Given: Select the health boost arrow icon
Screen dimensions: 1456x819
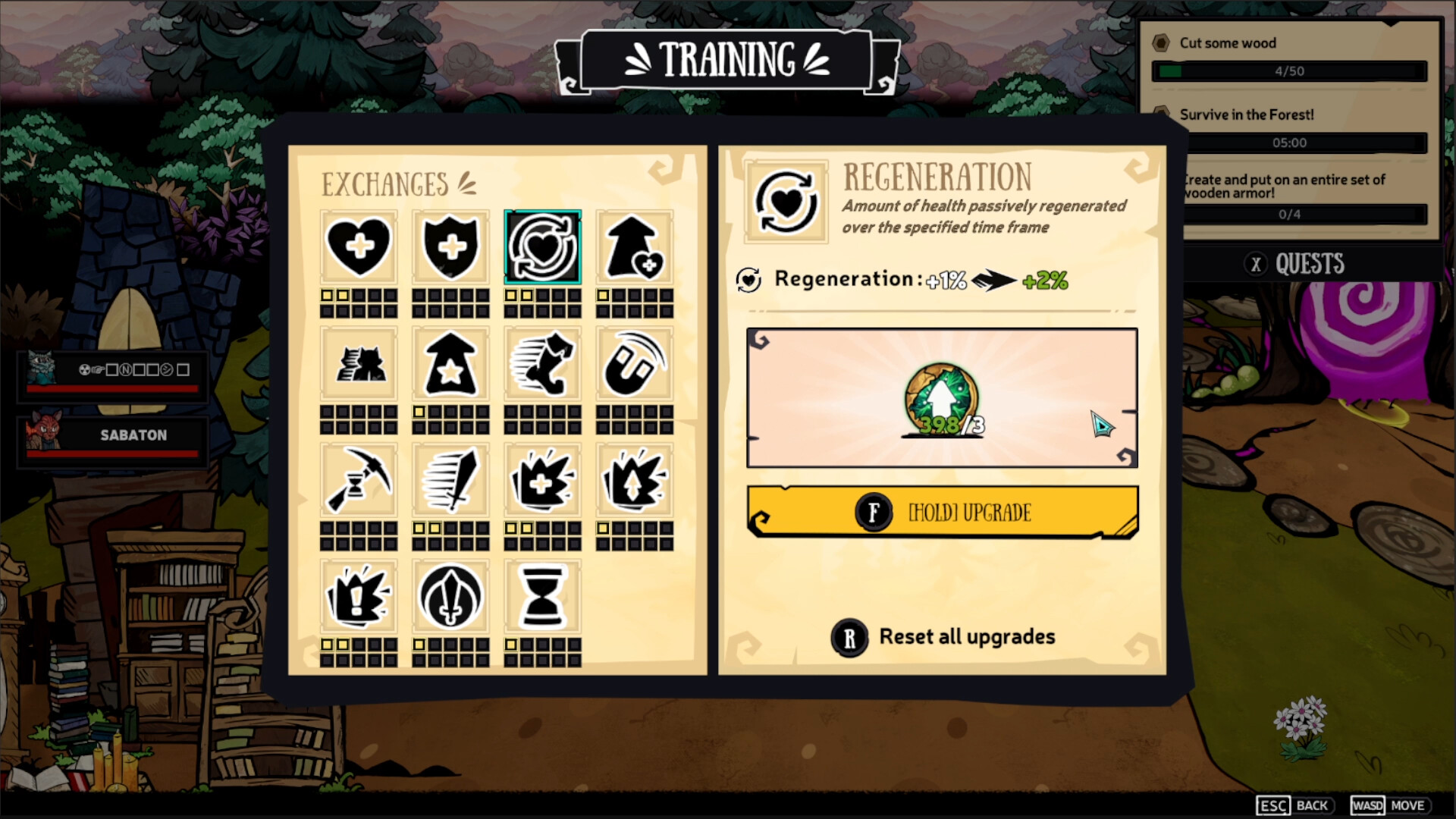Looking at the screenshot, I should (x=635, y=246).
